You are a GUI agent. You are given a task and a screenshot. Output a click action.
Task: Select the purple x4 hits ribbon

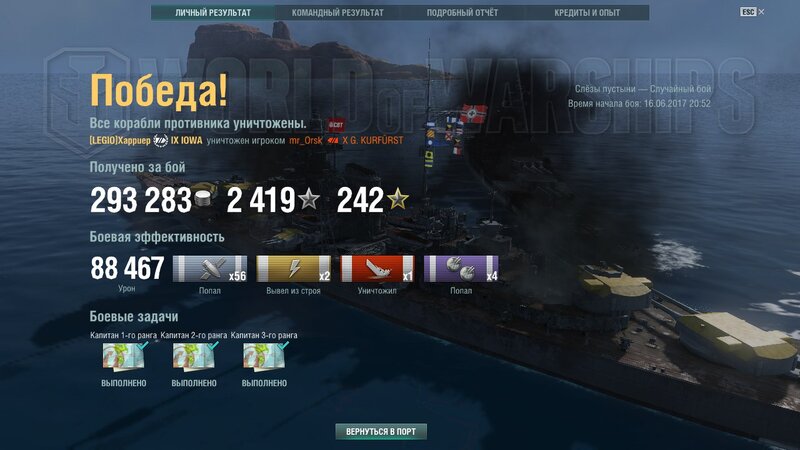(x=461, y=269)
